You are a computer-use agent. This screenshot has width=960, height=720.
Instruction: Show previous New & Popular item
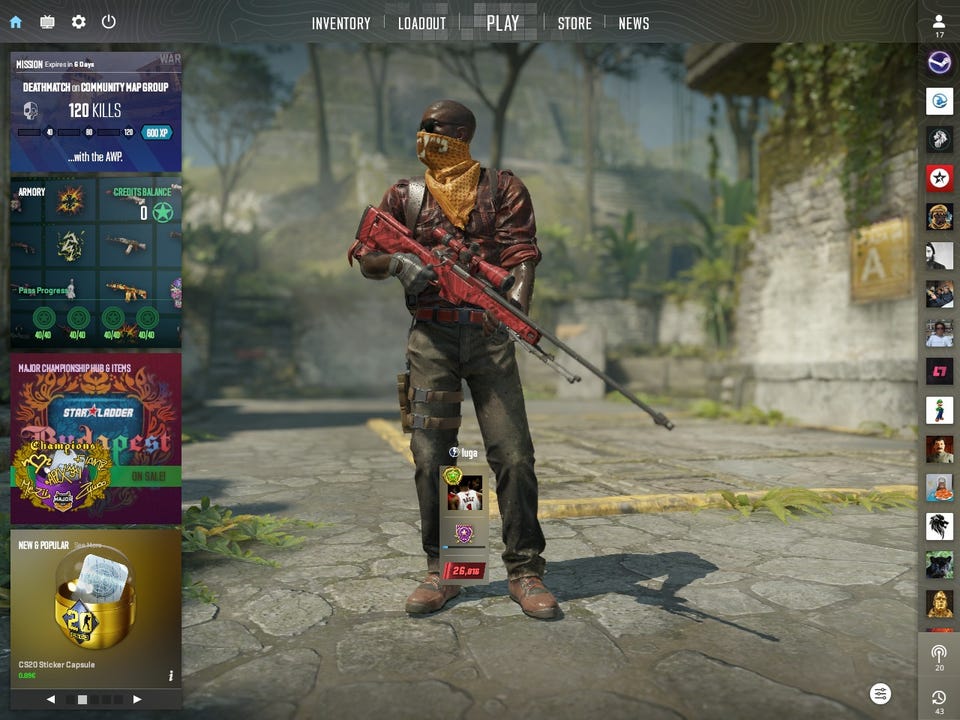(x=51, y=699)
